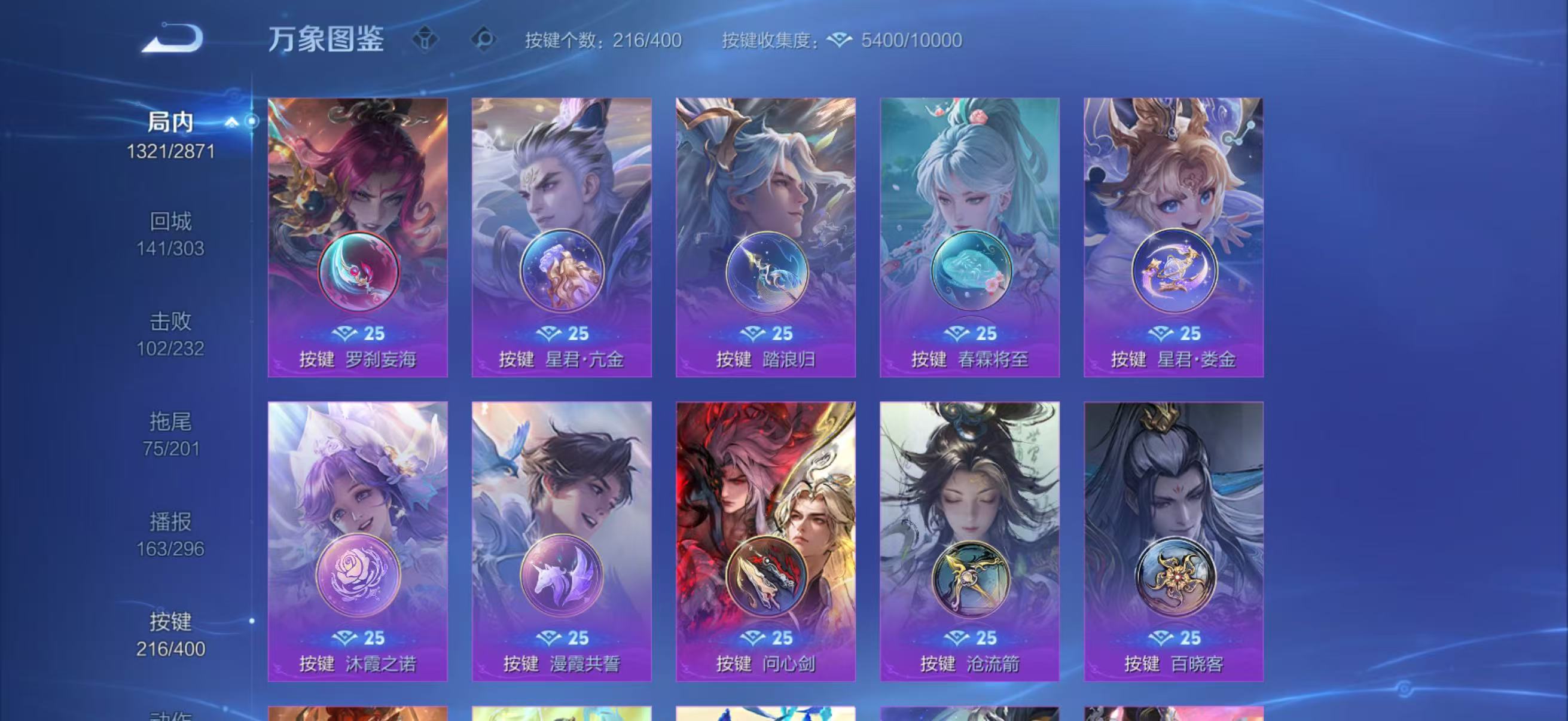Open the filter icon beside the 万象图鉴 title
The width and height of the screenshot is (1568, 721).
click(426, 39)
